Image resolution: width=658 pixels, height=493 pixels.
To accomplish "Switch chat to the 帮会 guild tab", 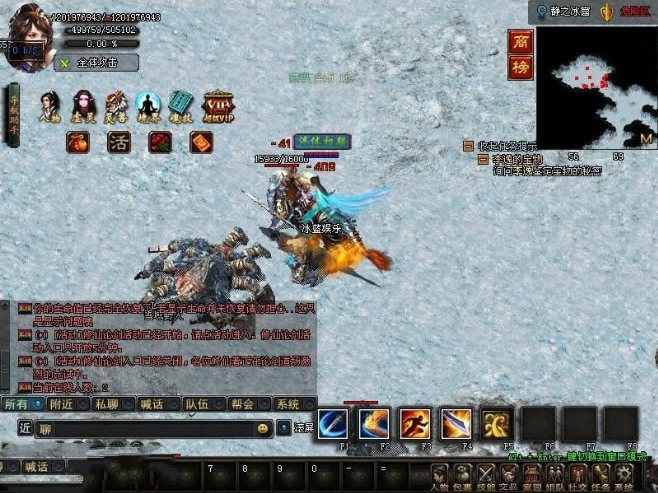I will (x=243, y=404).
